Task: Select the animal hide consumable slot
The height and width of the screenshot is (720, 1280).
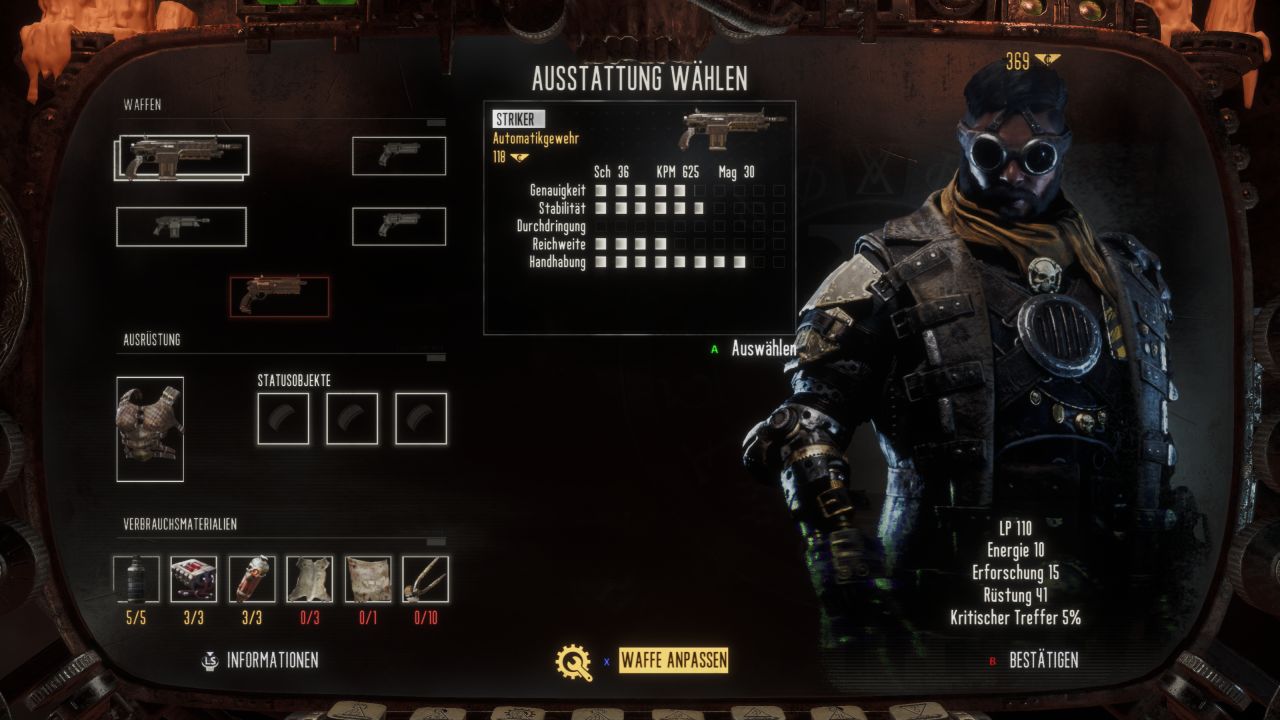Action: pos(310,579)
